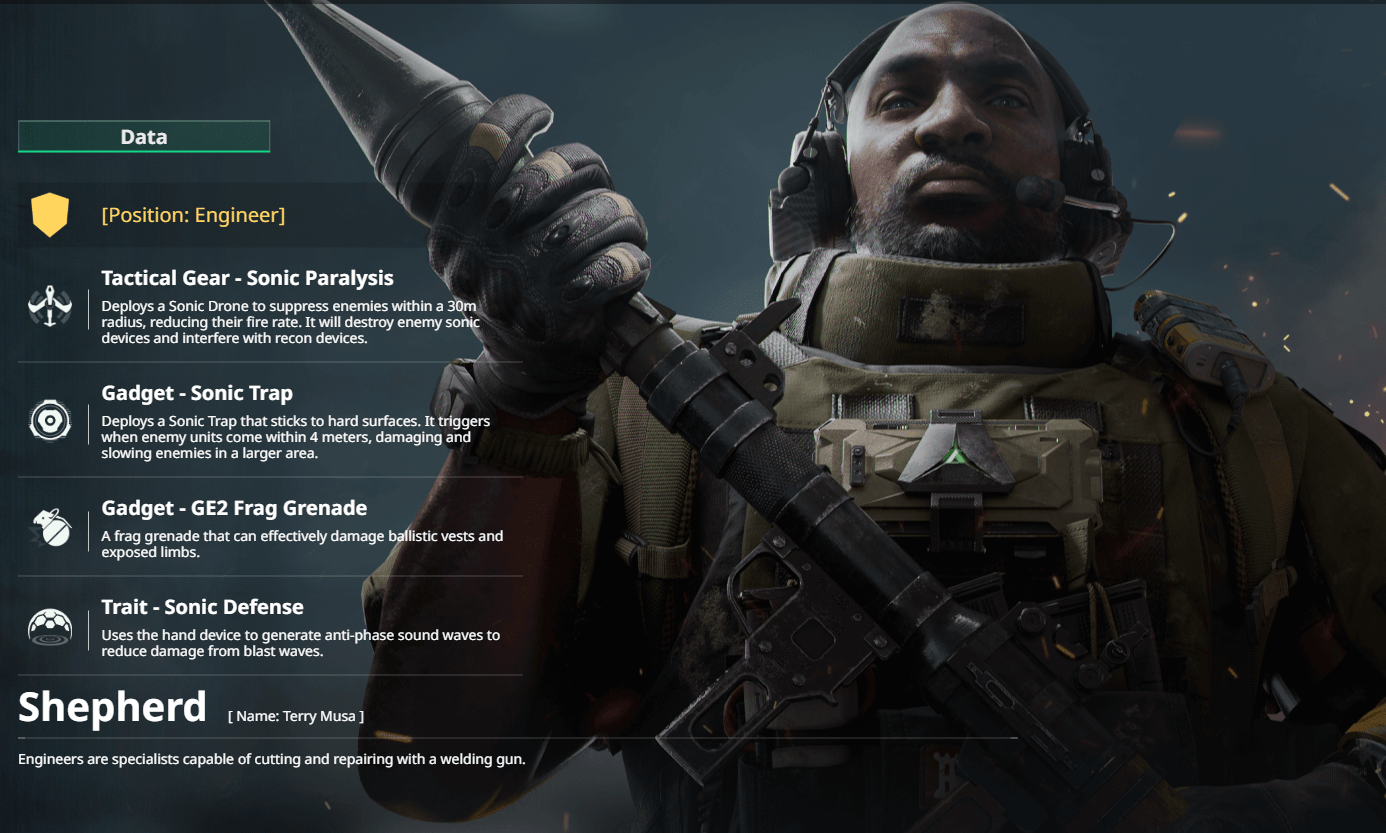The height and width of the screenshot is (833, 1386).
Task: Expand the Tactical Gear - Sonic Paralysis entry
Action: pyautogui.click(x=247, y=277)
